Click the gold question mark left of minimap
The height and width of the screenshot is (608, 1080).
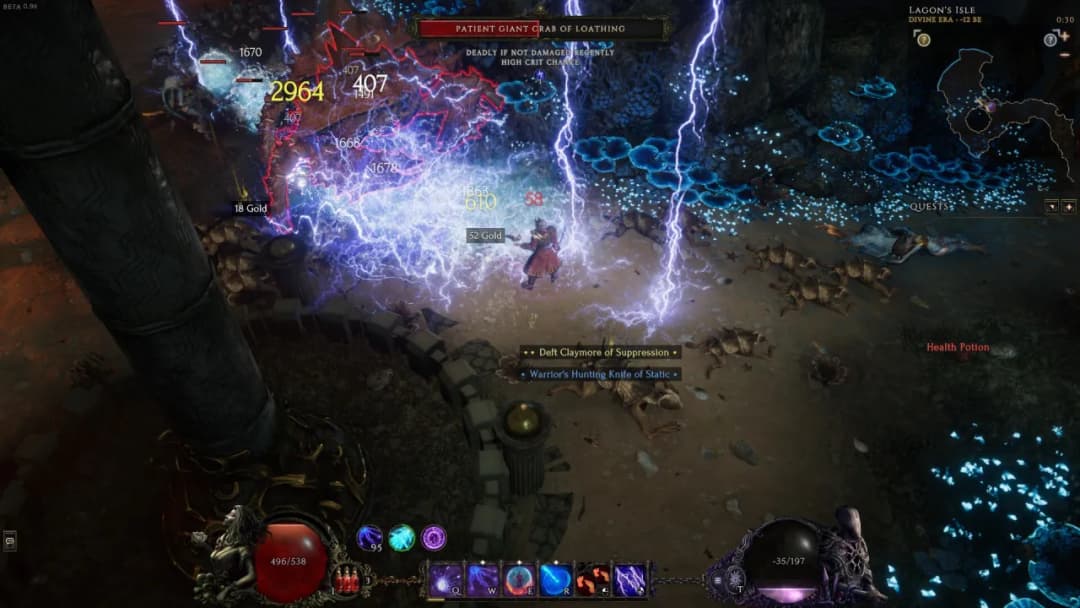[922, 39]
